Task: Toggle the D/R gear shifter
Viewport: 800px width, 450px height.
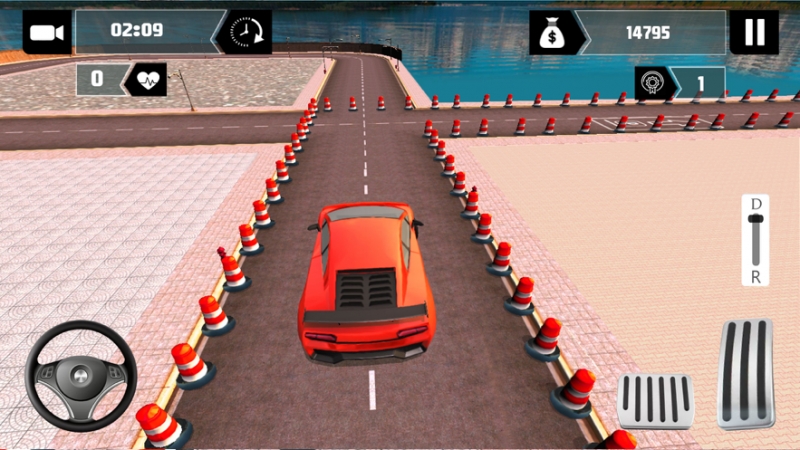Action: 756,240
